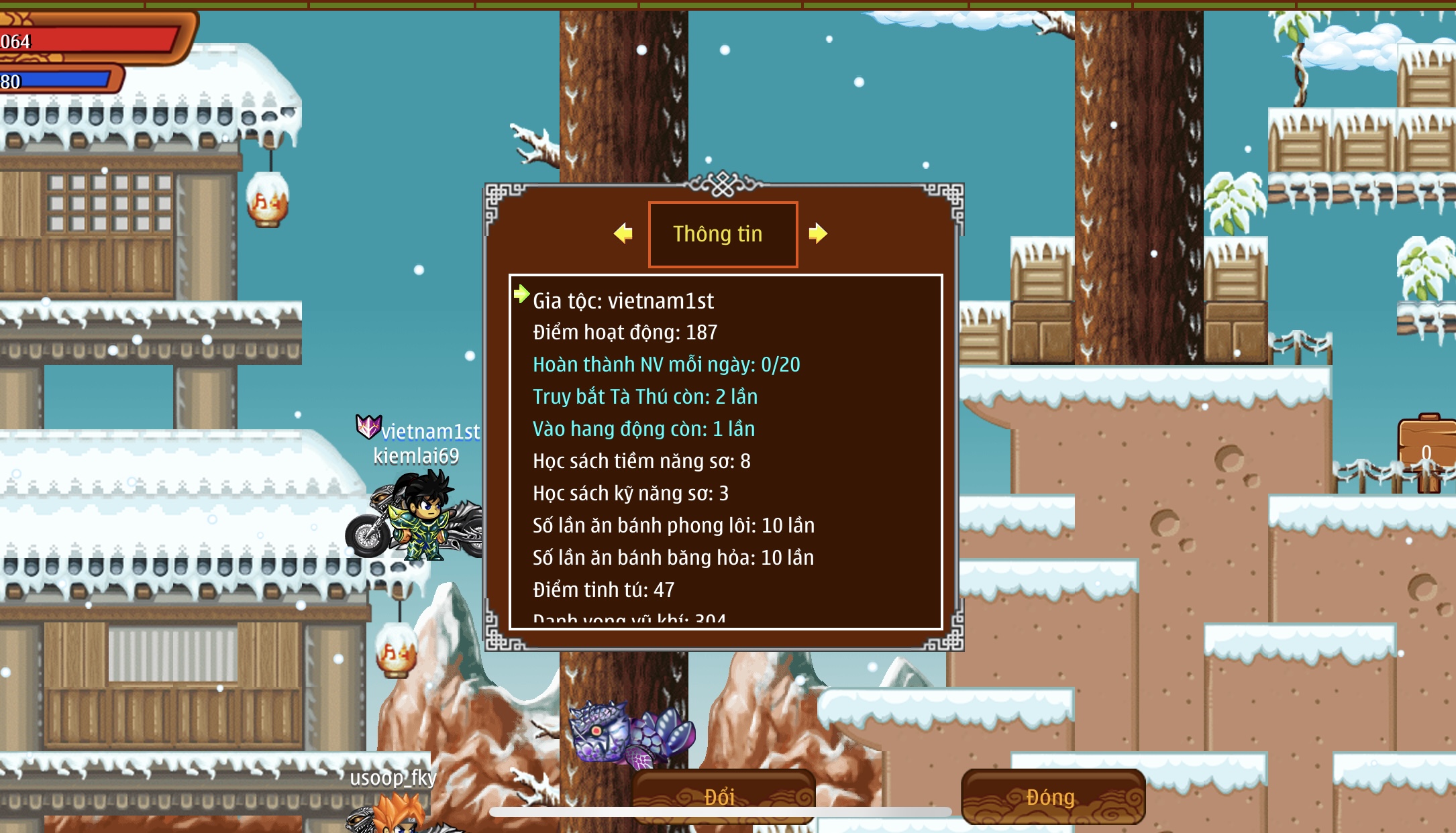The width and height of the screenshot is (1456, 833).
Task: Choose the Điểm tinh tú: 47 row
Action: tap(603, 590)
